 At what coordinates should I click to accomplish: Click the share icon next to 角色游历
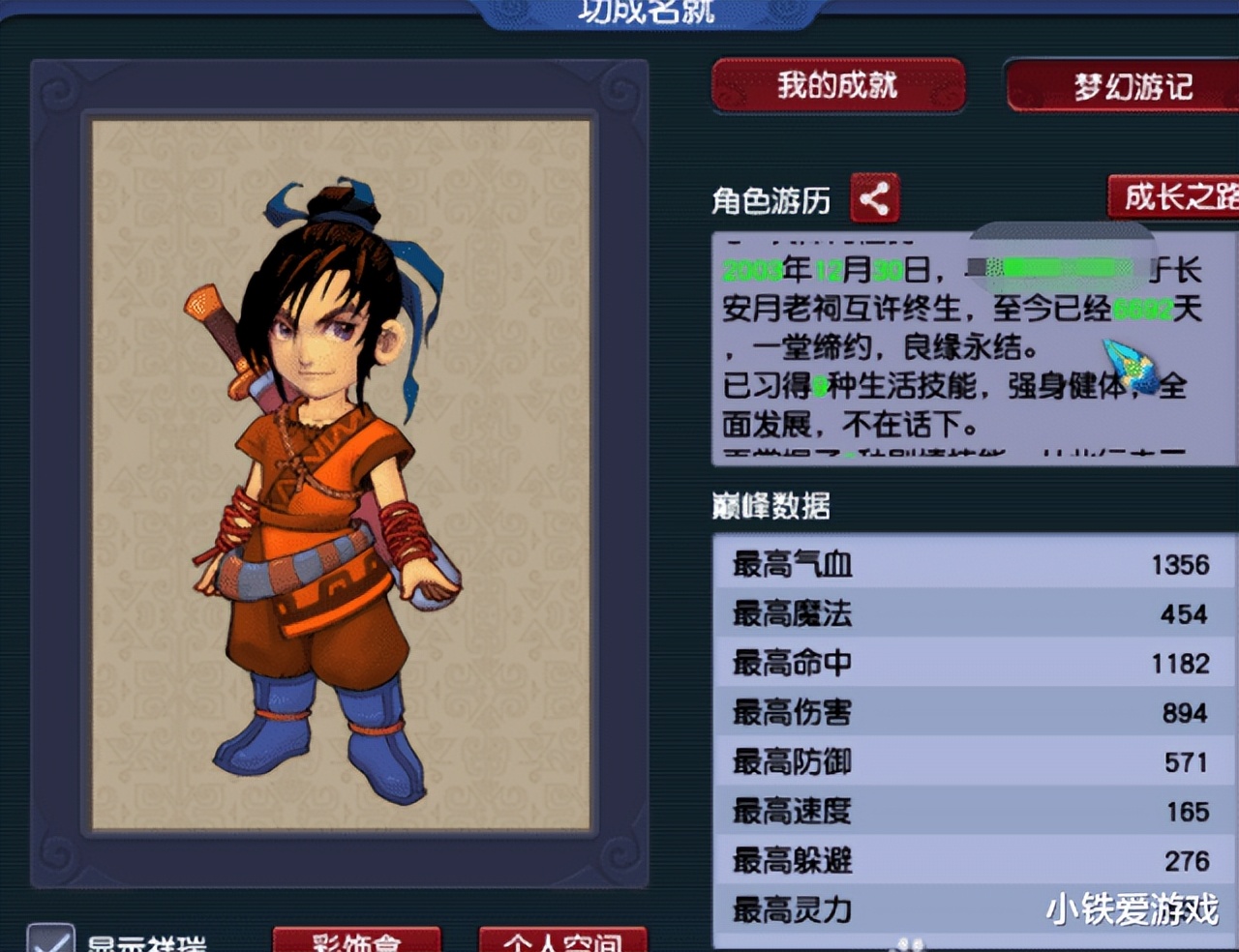[875, 198]
